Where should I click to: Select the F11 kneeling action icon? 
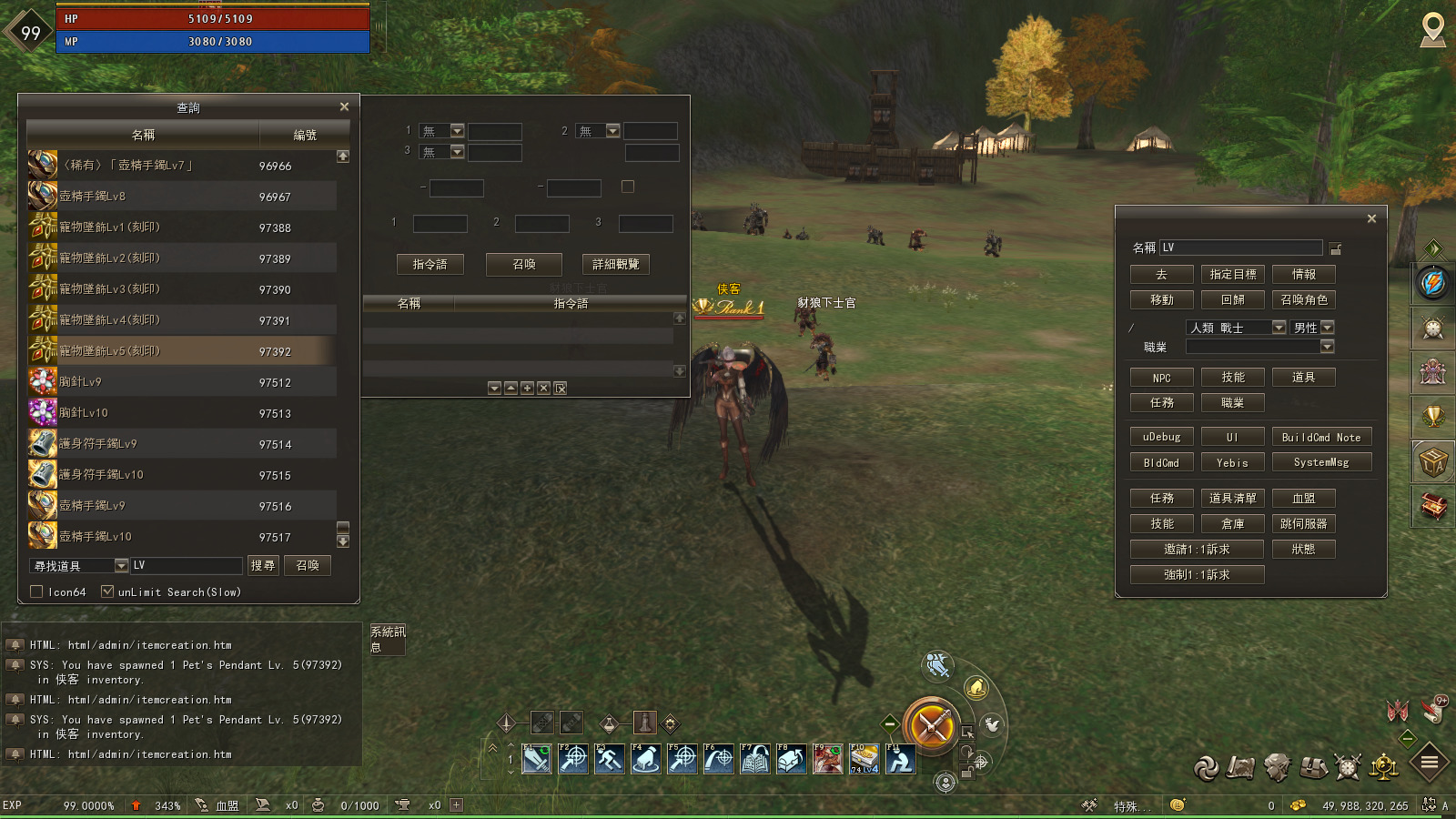901,758
